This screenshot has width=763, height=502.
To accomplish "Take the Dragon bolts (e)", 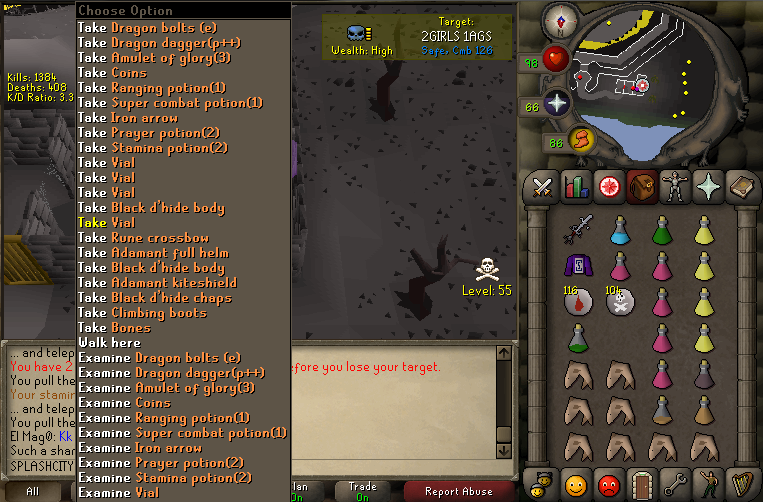I will (159, 27).
